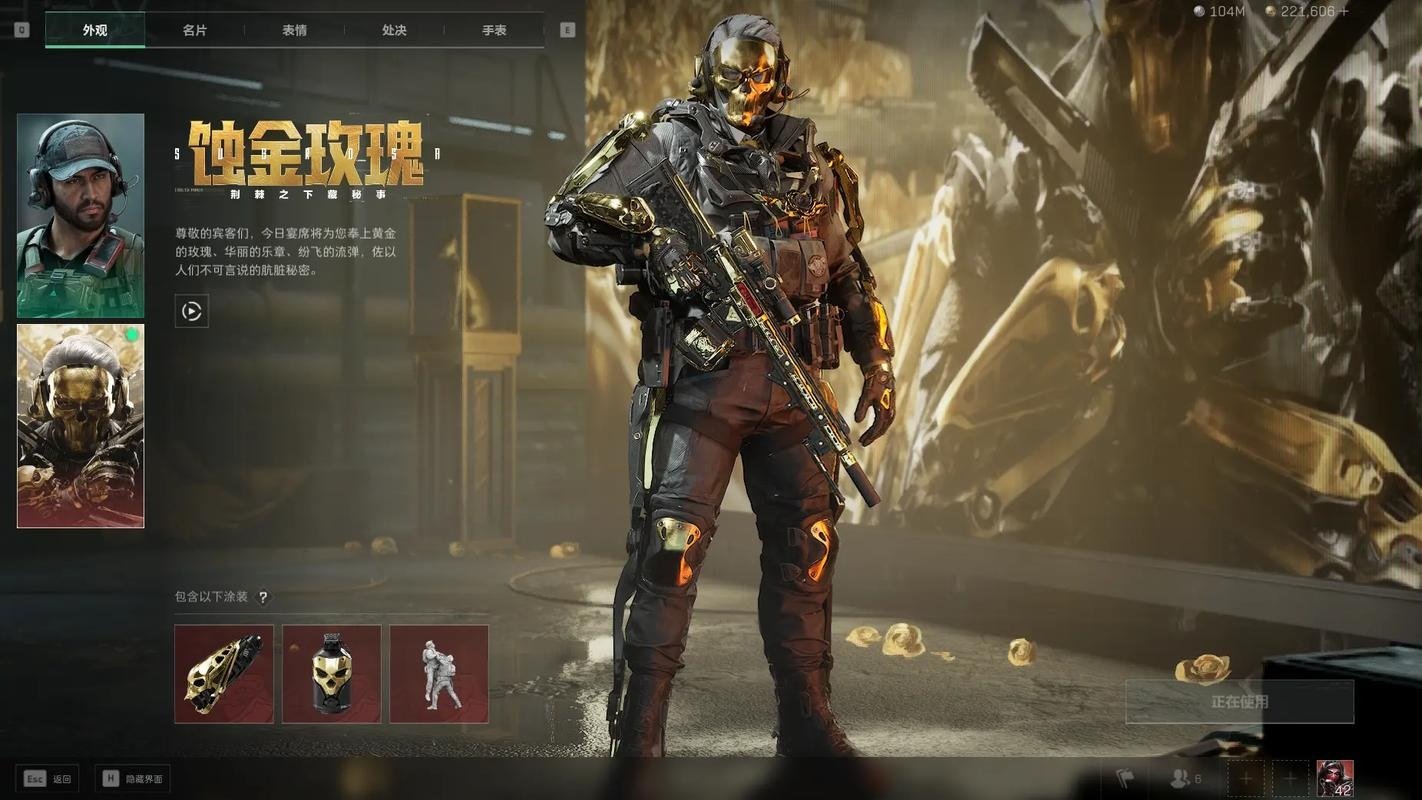
Task: Play the skin preview video
Action: [x=191, y=311]
